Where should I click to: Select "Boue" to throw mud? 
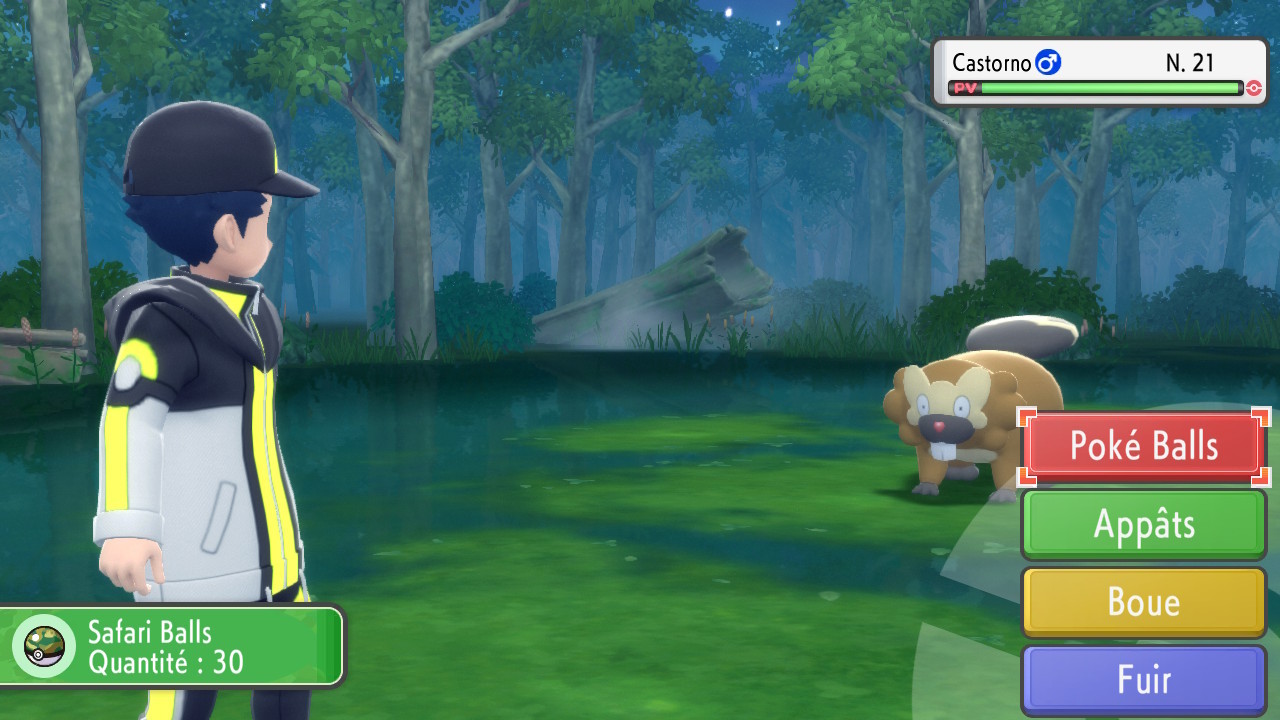tap(1143, 602)
